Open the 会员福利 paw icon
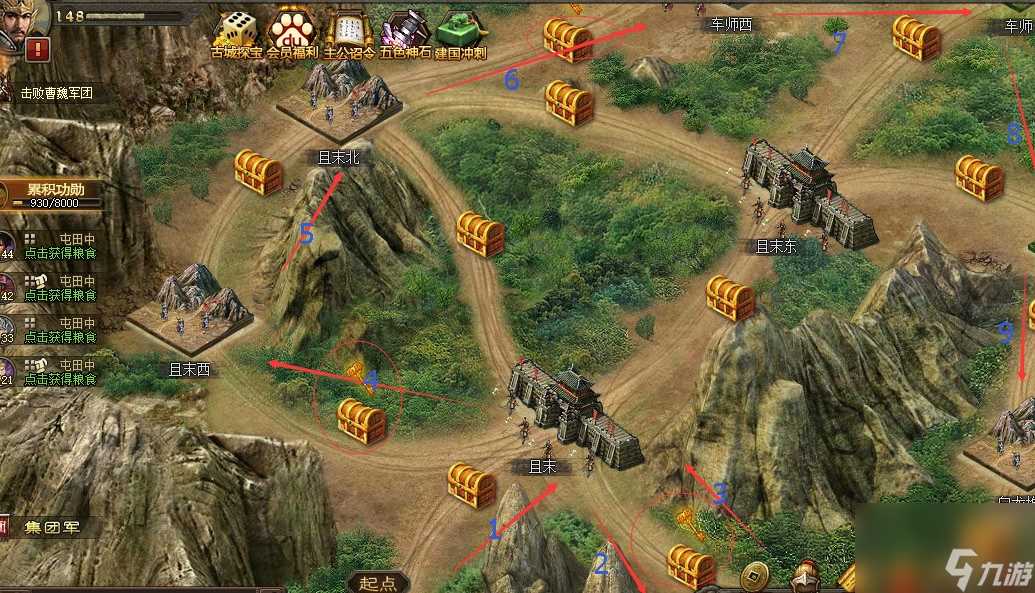The width and height of the screenshot is (1035, 593). [x=292, y=32]
